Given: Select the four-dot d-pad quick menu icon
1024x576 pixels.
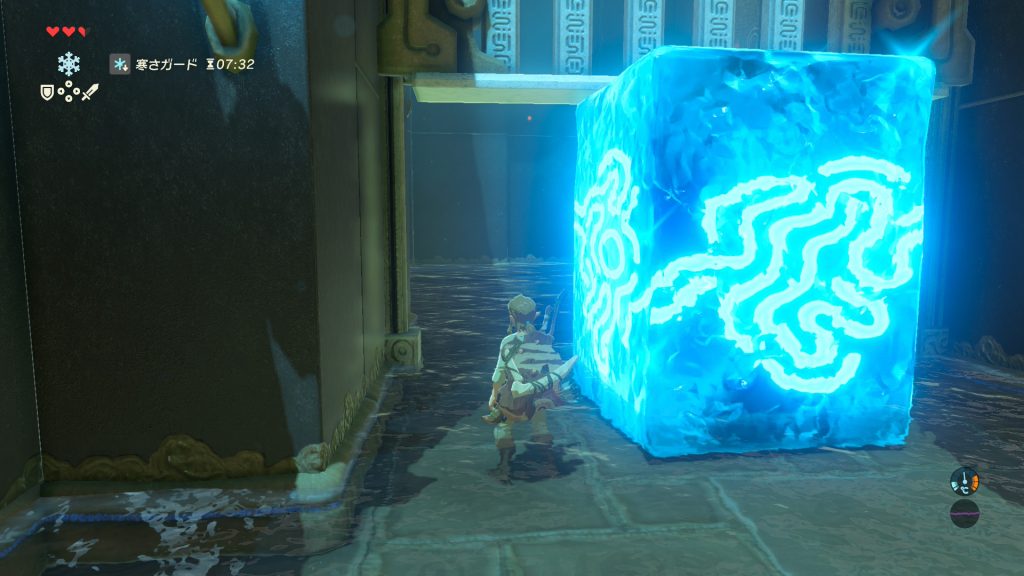Looking at the screenshot, I should pyautogui.click(x=68, y=92).
